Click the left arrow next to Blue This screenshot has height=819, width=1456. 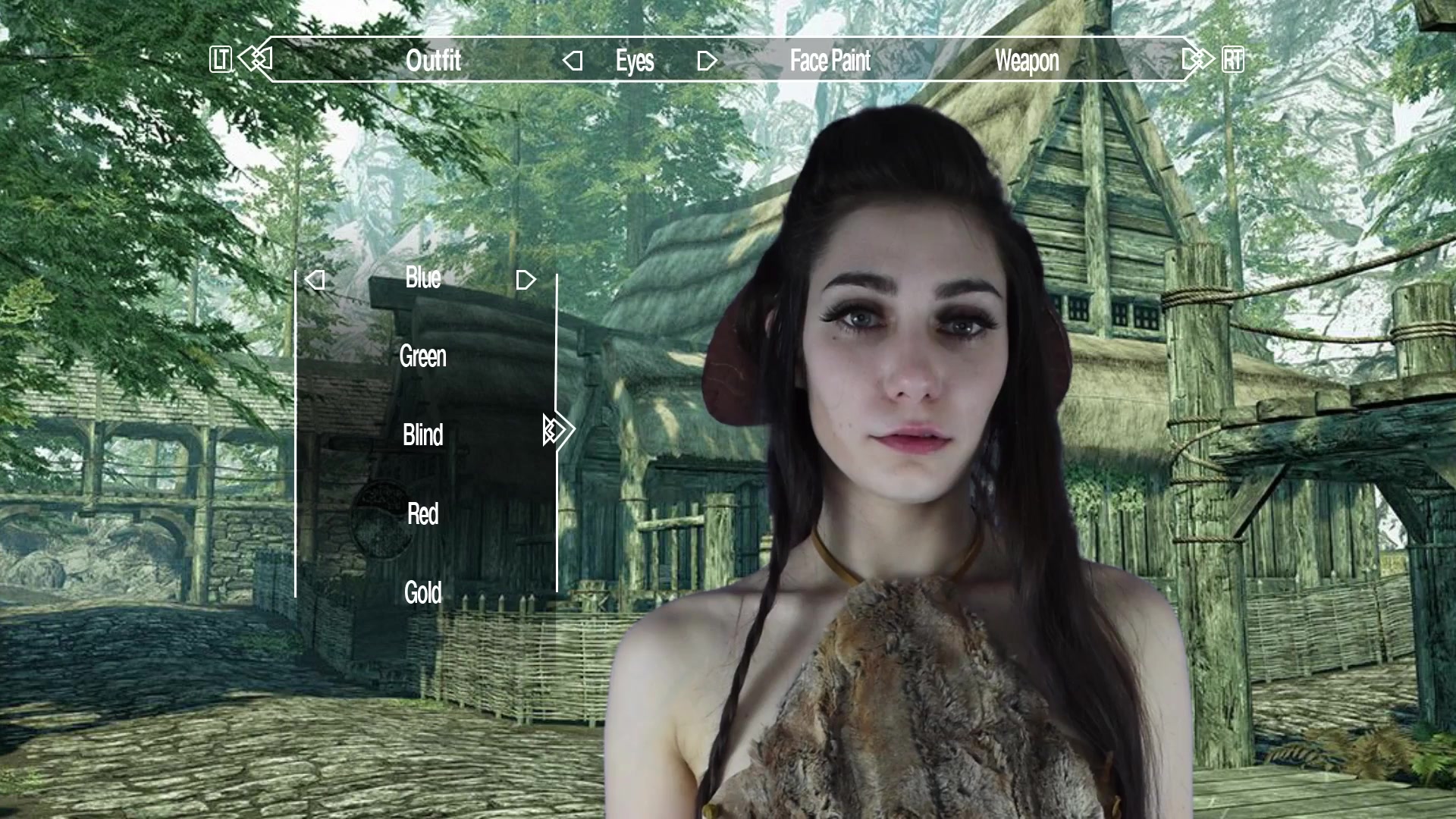point(314,280)
